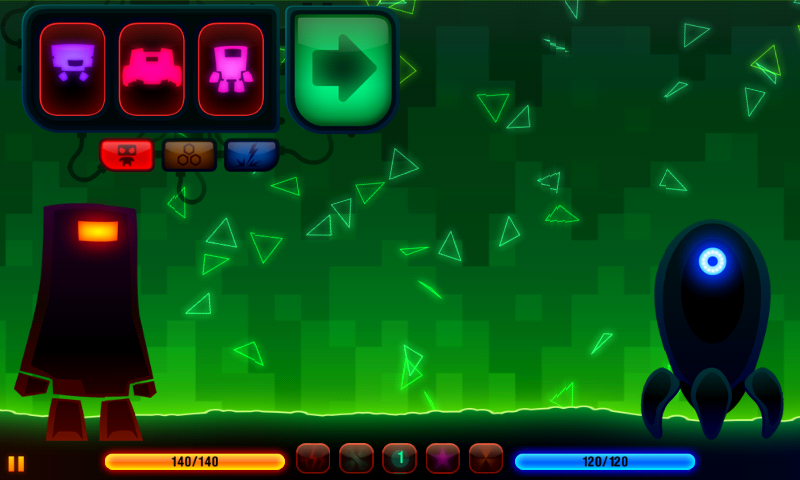Select the purple robot head card
The width and height of the screenshot is (800, 480).
[x=72, y=69]
